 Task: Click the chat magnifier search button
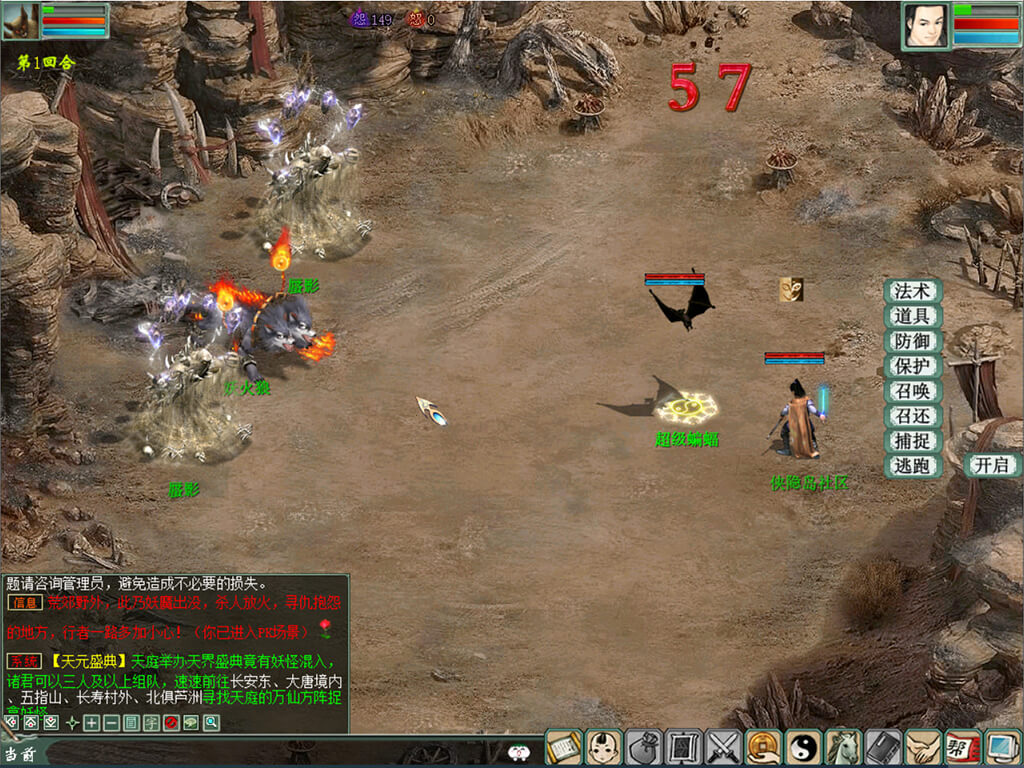[x=211, y=723]
